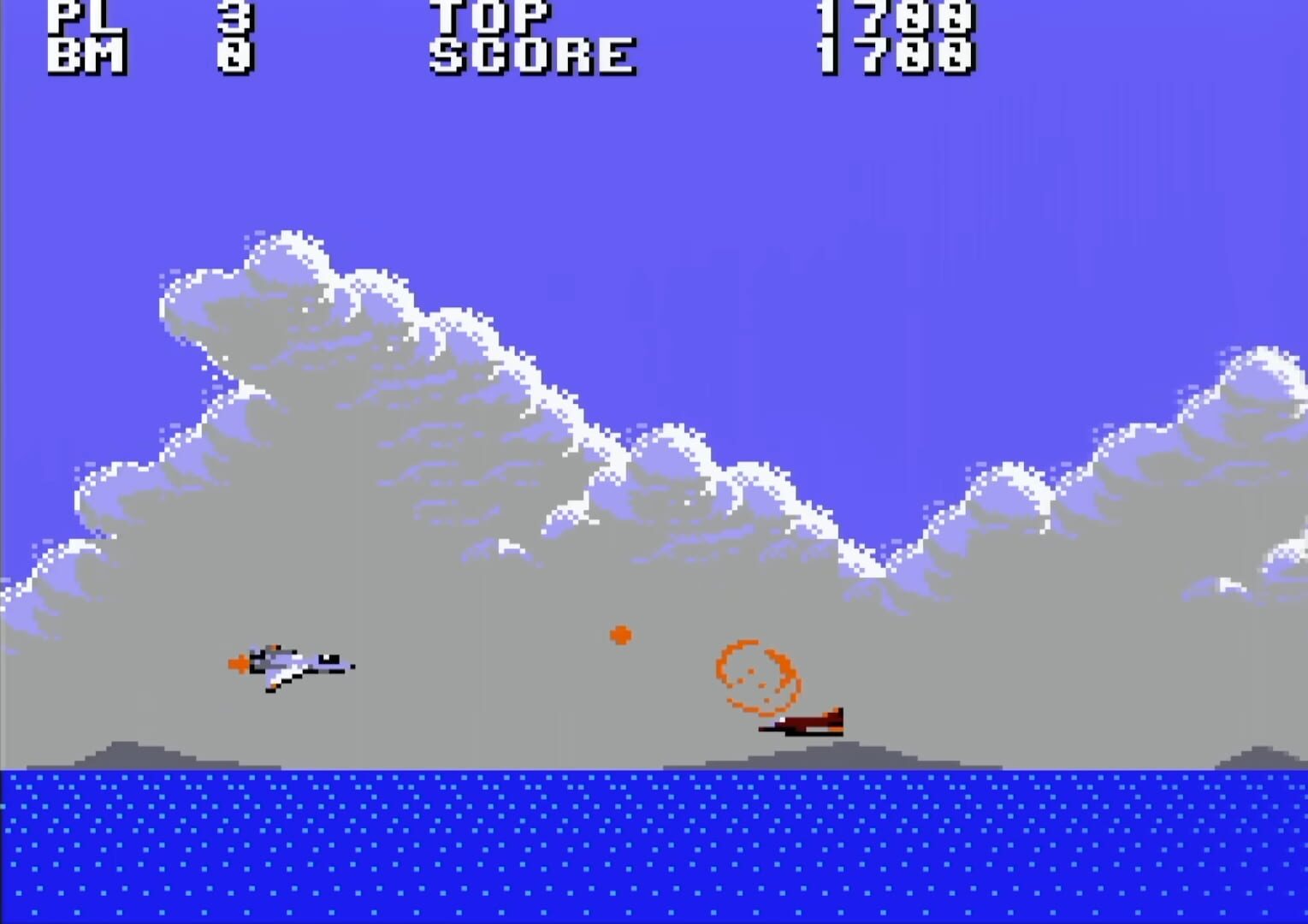
Task: Enable the SCORE display readout
Action: [x=530, y=56]
